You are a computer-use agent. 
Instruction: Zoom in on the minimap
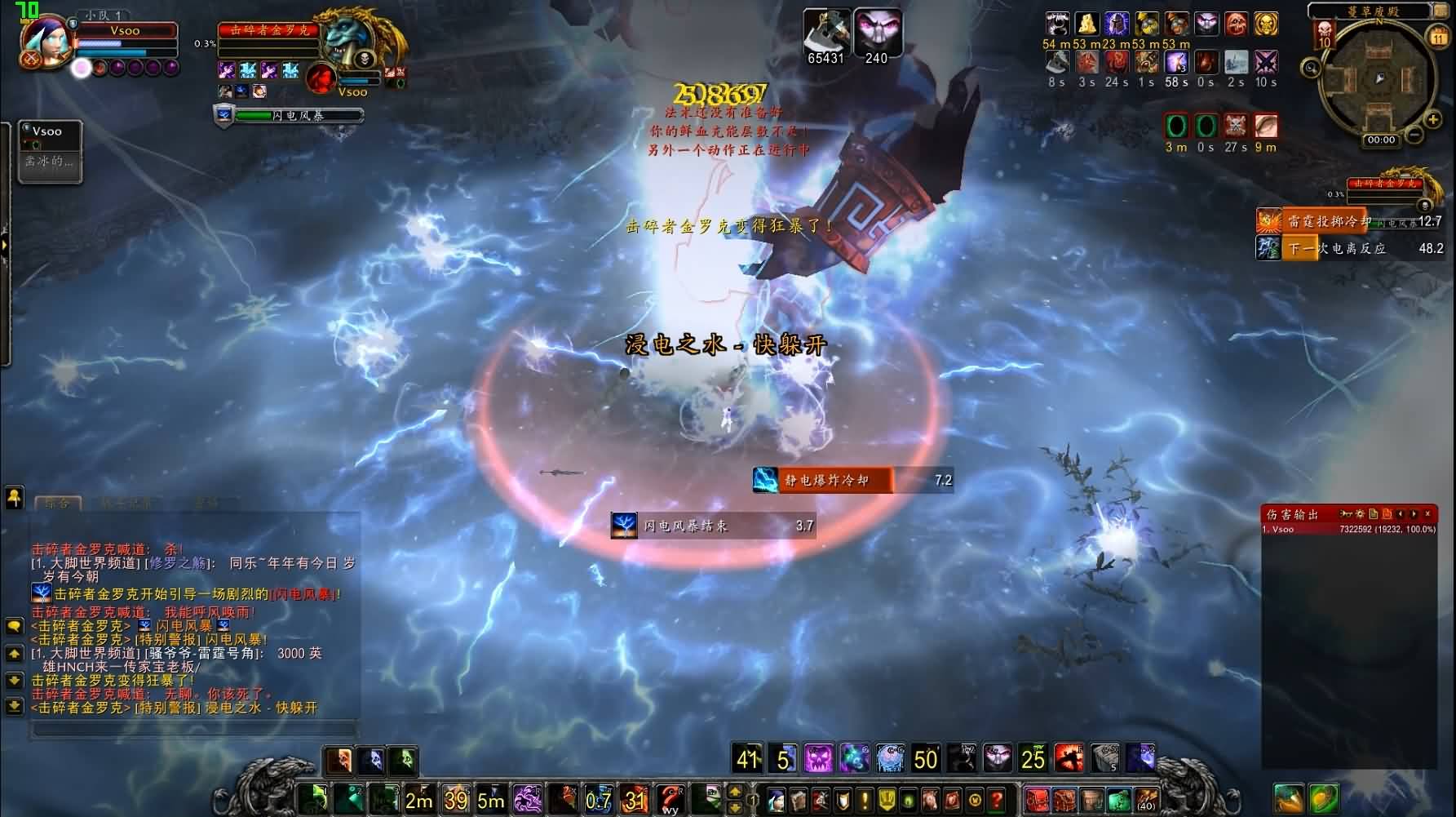click(1433, 120)
